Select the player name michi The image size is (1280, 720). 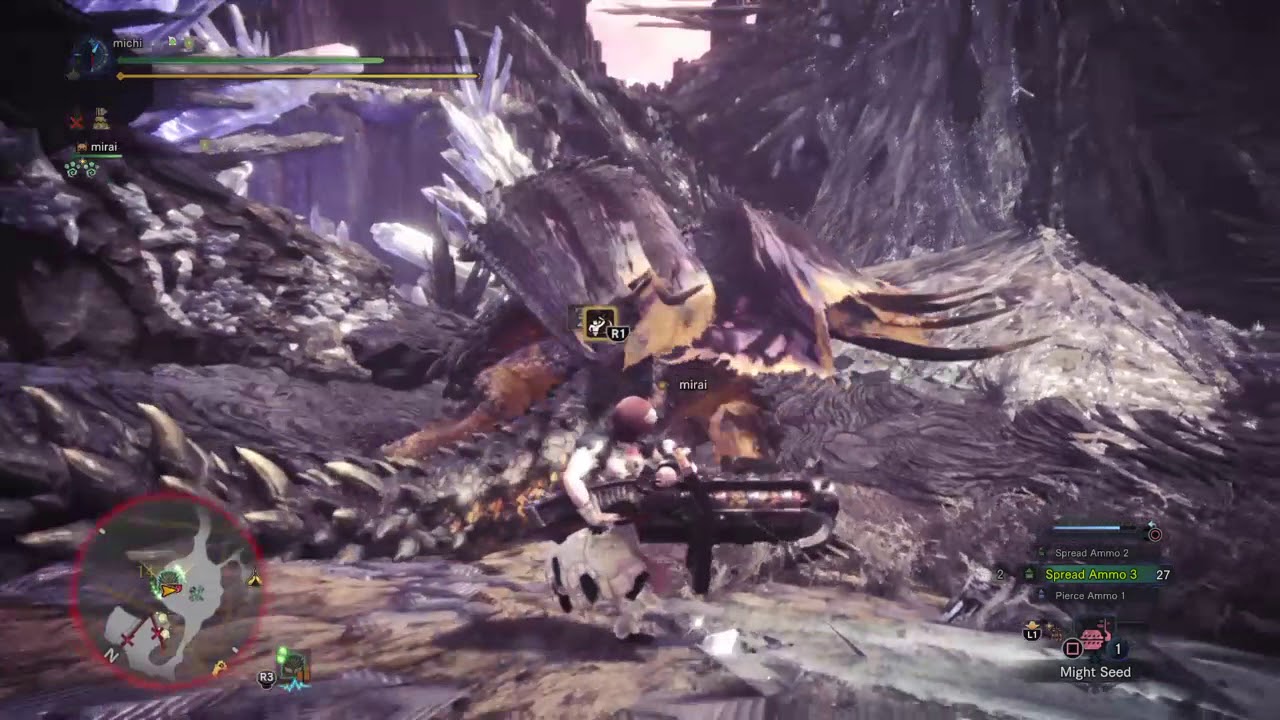tap(127, 43)
